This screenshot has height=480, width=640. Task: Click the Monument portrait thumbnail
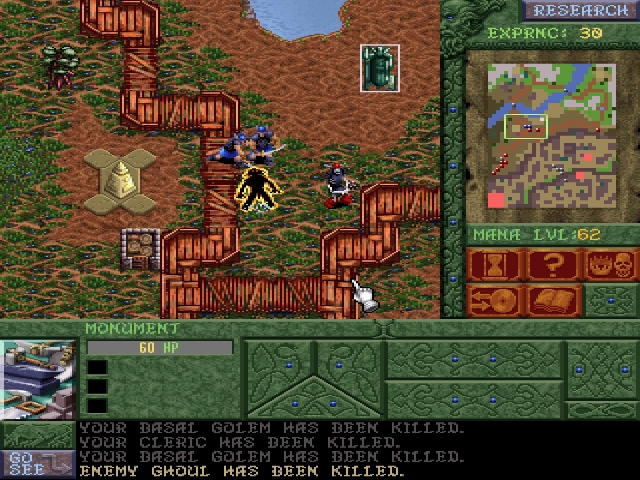click(38, 380)
